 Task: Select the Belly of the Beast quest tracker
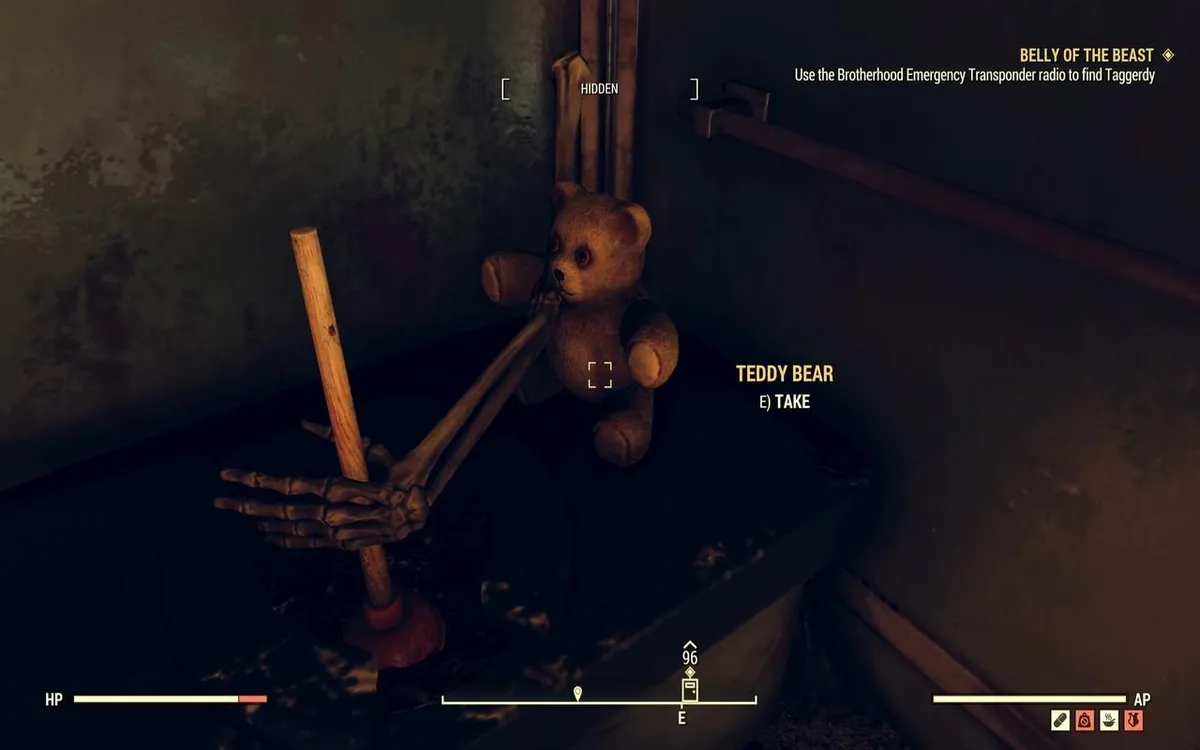click(x=1086, y=55)
